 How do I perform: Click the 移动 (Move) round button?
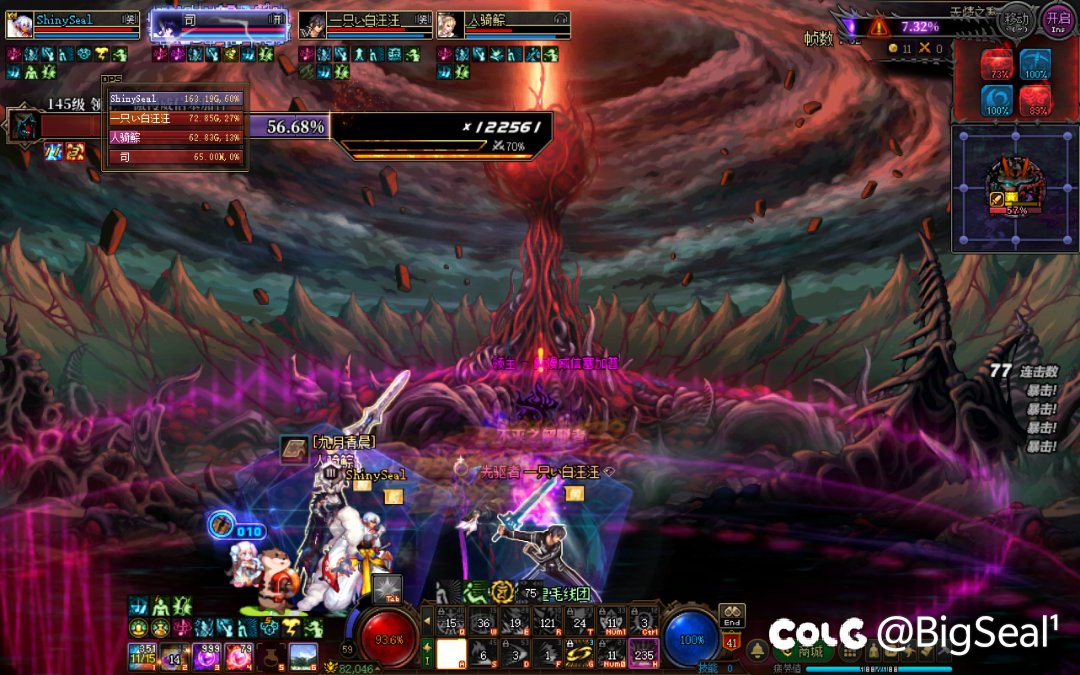1017,19
